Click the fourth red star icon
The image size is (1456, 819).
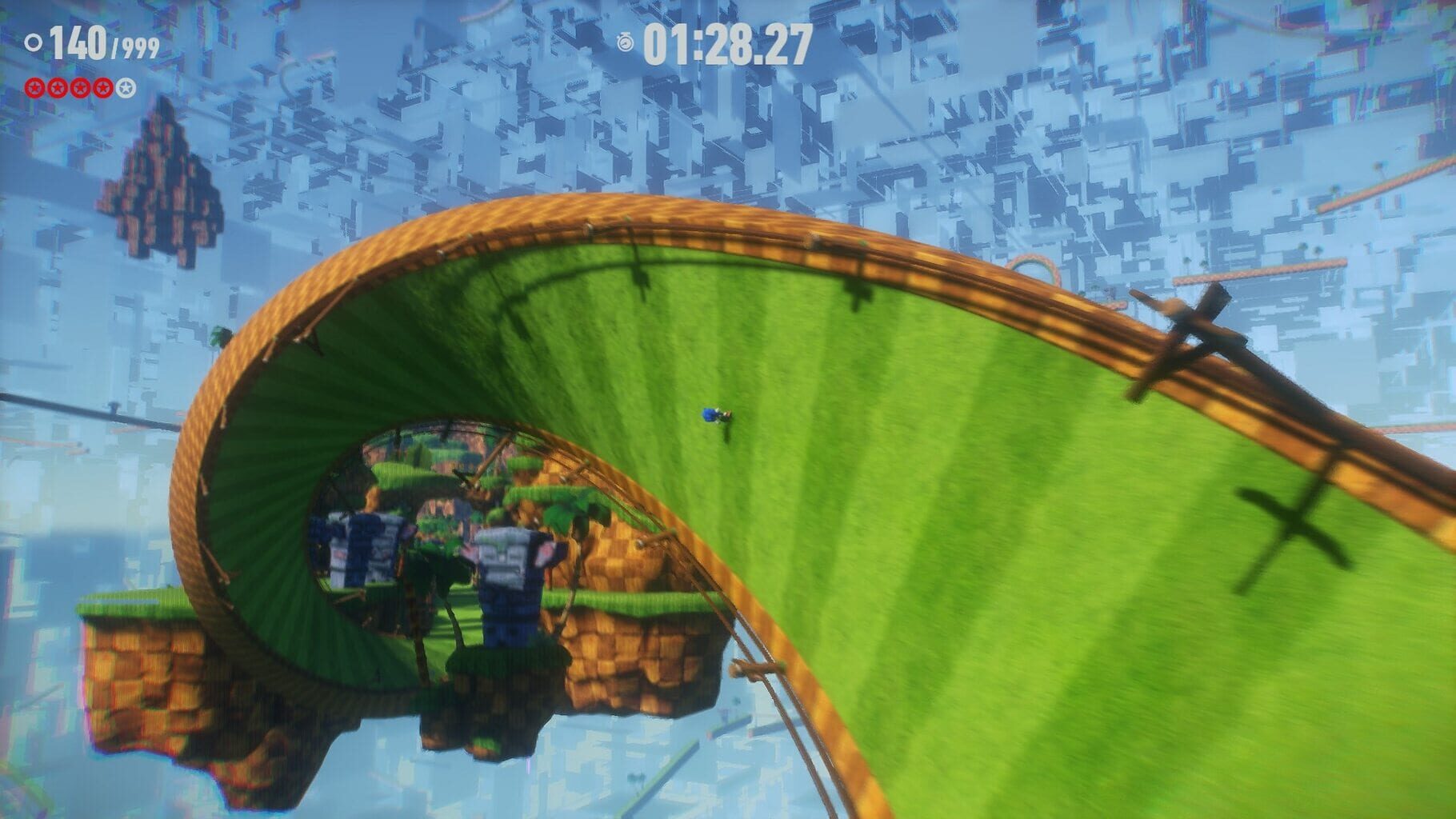[102, 88]
